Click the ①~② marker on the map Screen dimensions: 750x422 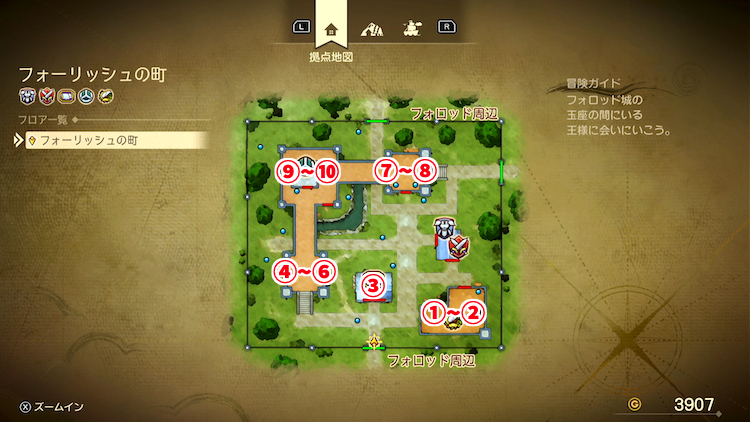point(454,313)
